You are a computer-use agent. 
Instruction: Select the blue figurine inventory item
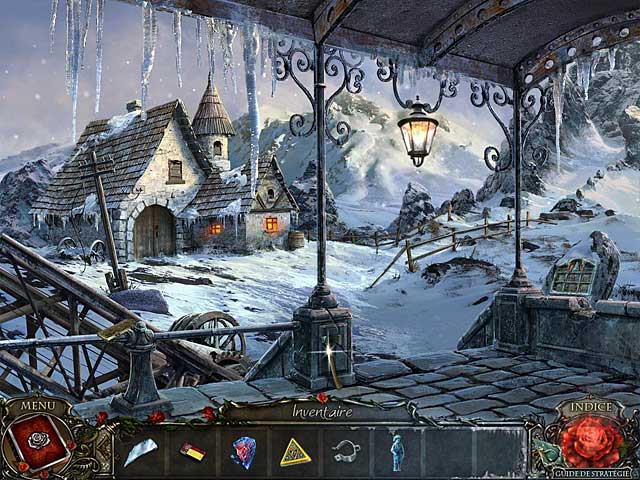click(396, 452)
